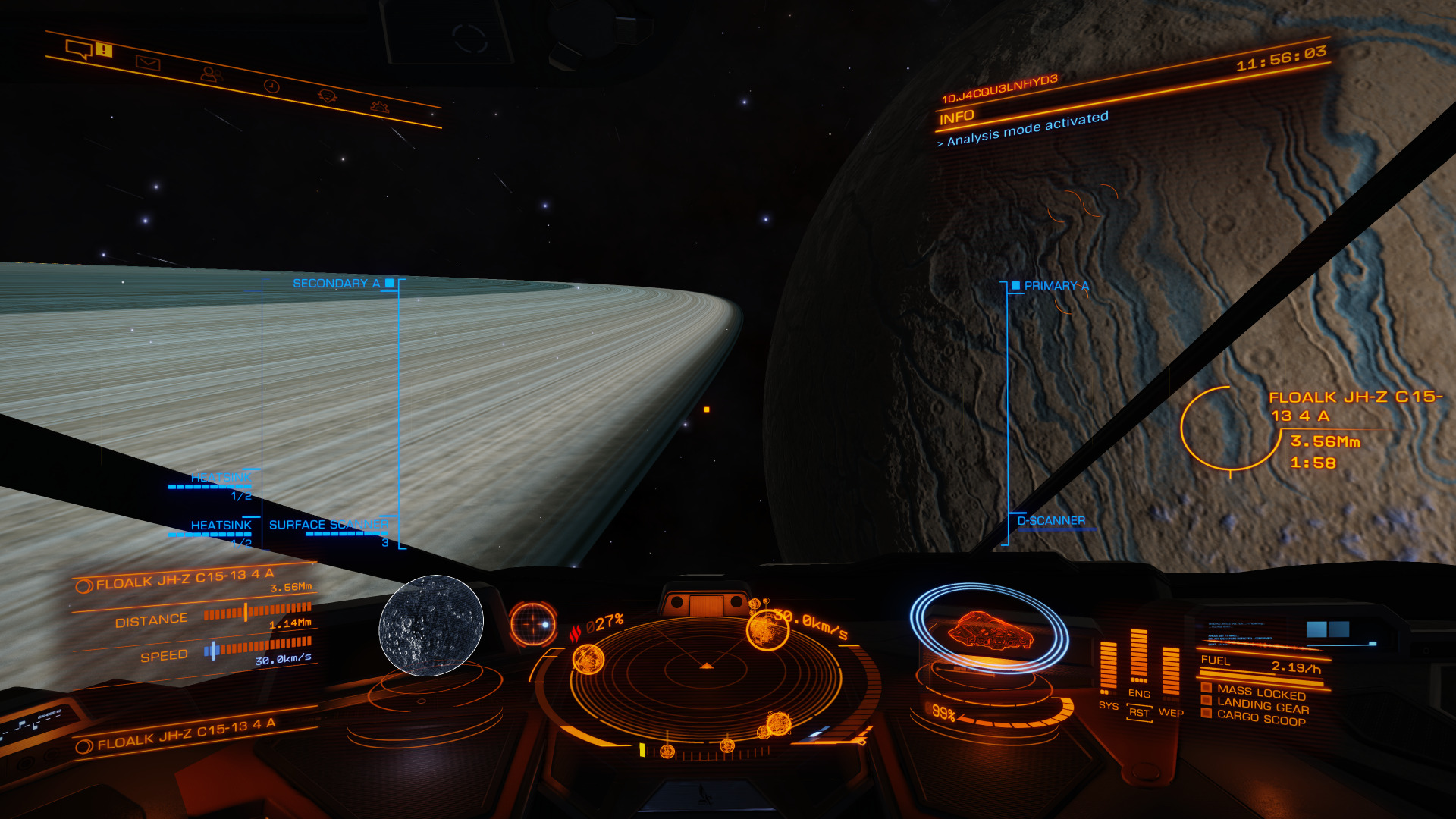Select the target planet hologram
The image size is (1456, 819).
click(431, 625)
